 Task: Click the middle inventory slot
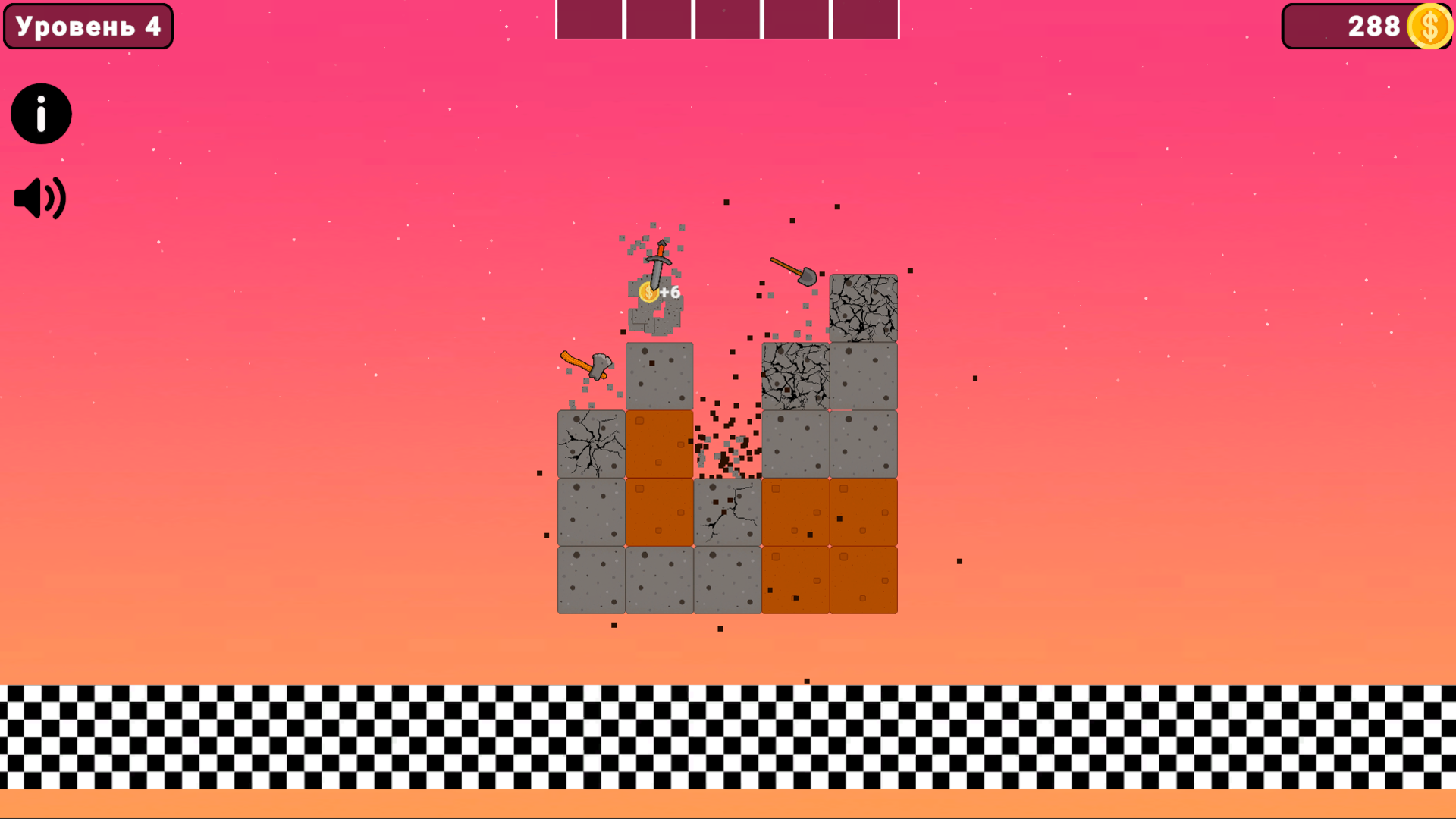pyautogui.click(x=727, y=20)
